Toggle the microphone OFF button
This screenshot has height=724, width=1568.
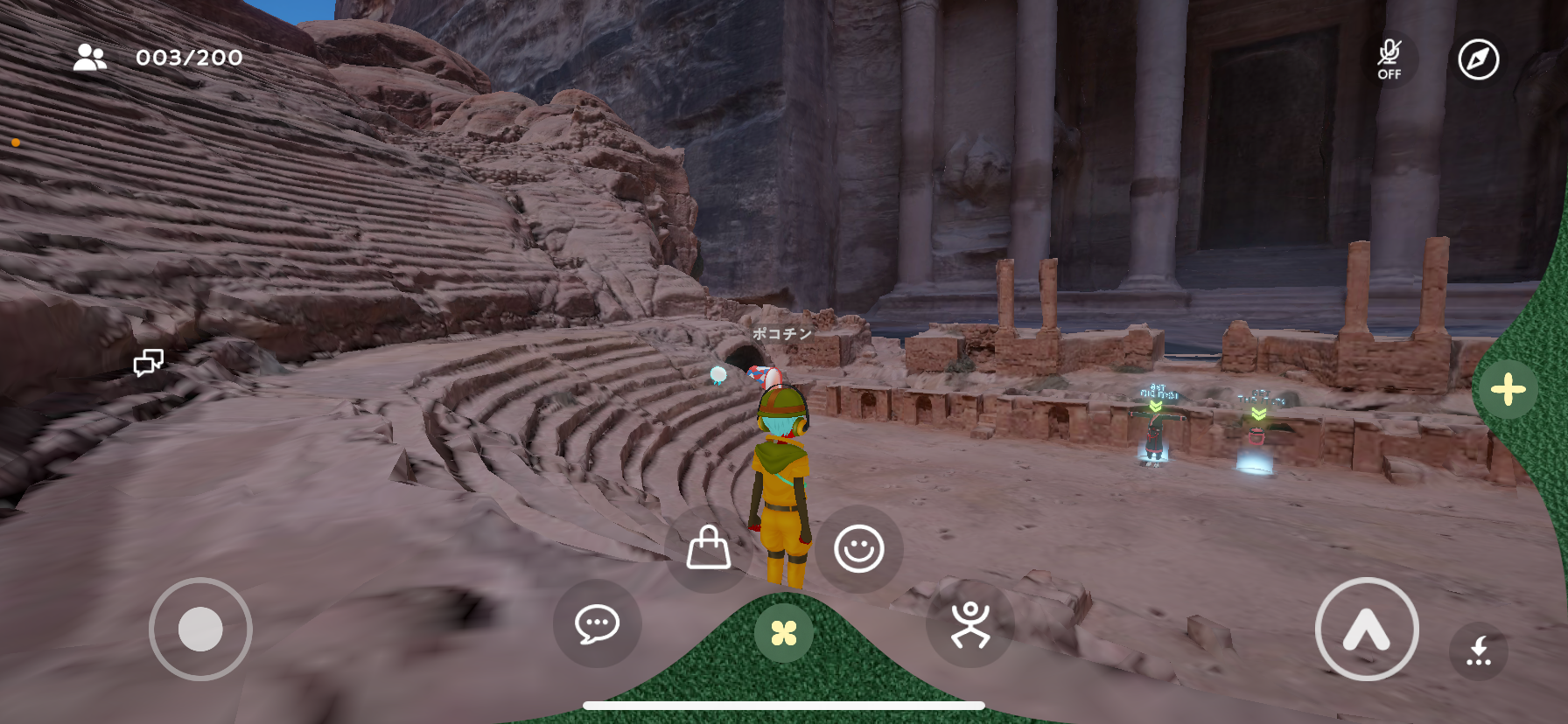(x=1389, y=59)
